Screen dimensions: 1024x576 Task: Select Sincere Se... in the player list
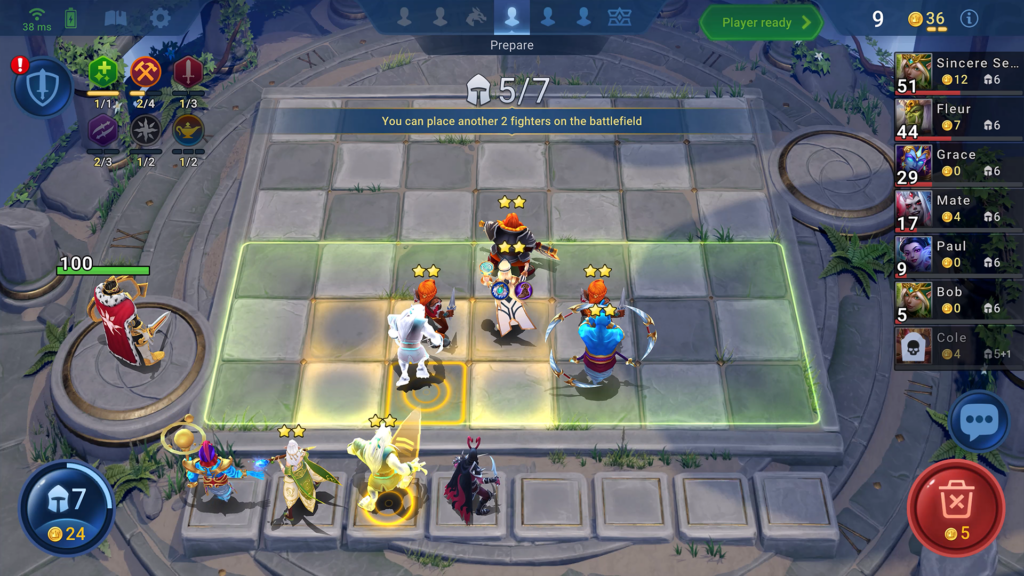tap(958, 72)
